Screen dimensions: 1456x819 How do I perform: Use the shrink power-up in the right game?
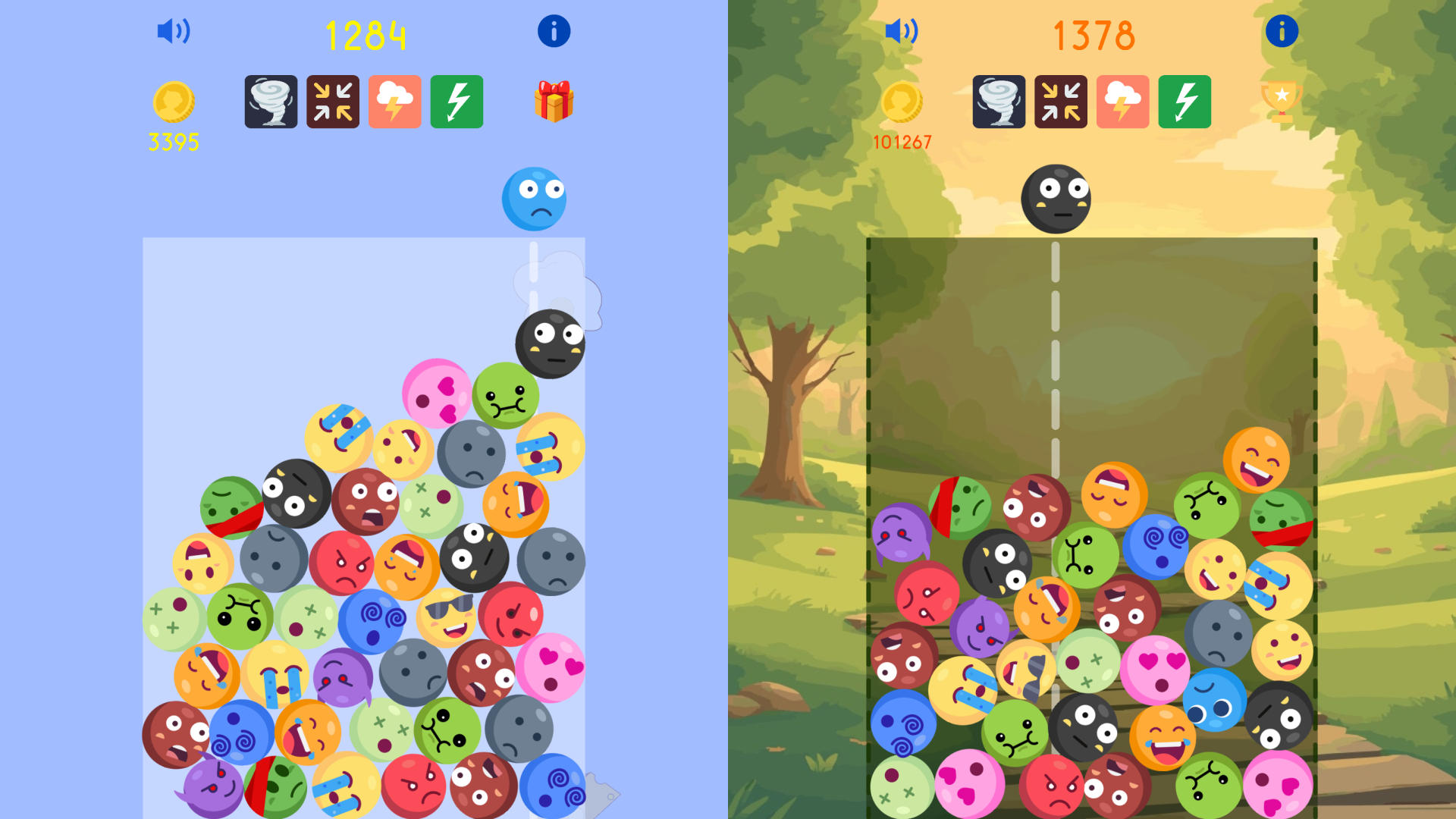(1060, 102)
